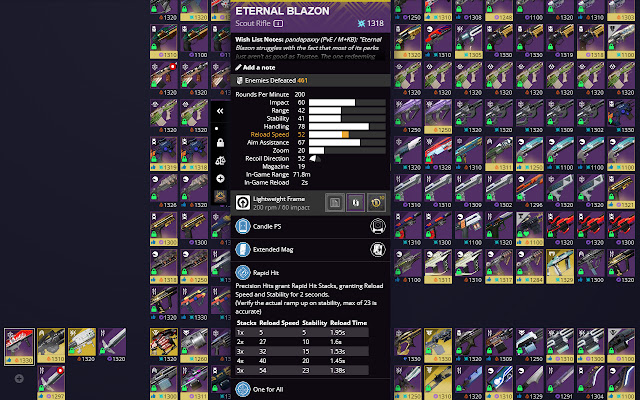Open the compare scales icon
Viewport: 640px width, 400px height.
coord(220,160)
